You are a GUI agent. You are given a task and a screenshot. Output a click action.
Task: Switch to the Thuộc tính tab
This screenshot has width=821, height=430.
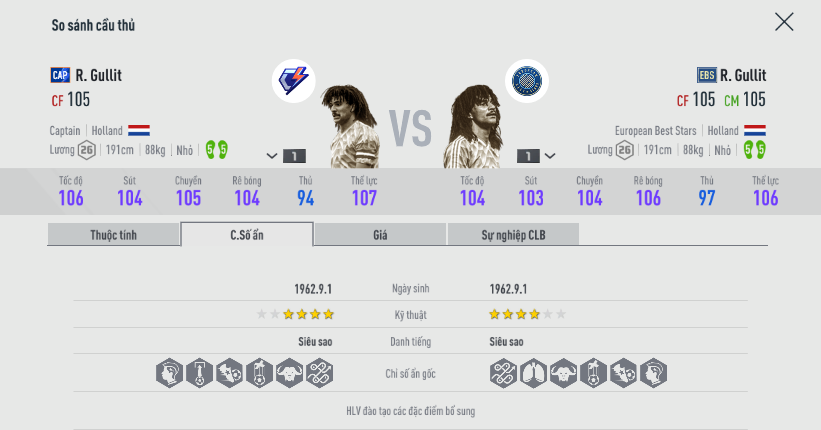114,235
